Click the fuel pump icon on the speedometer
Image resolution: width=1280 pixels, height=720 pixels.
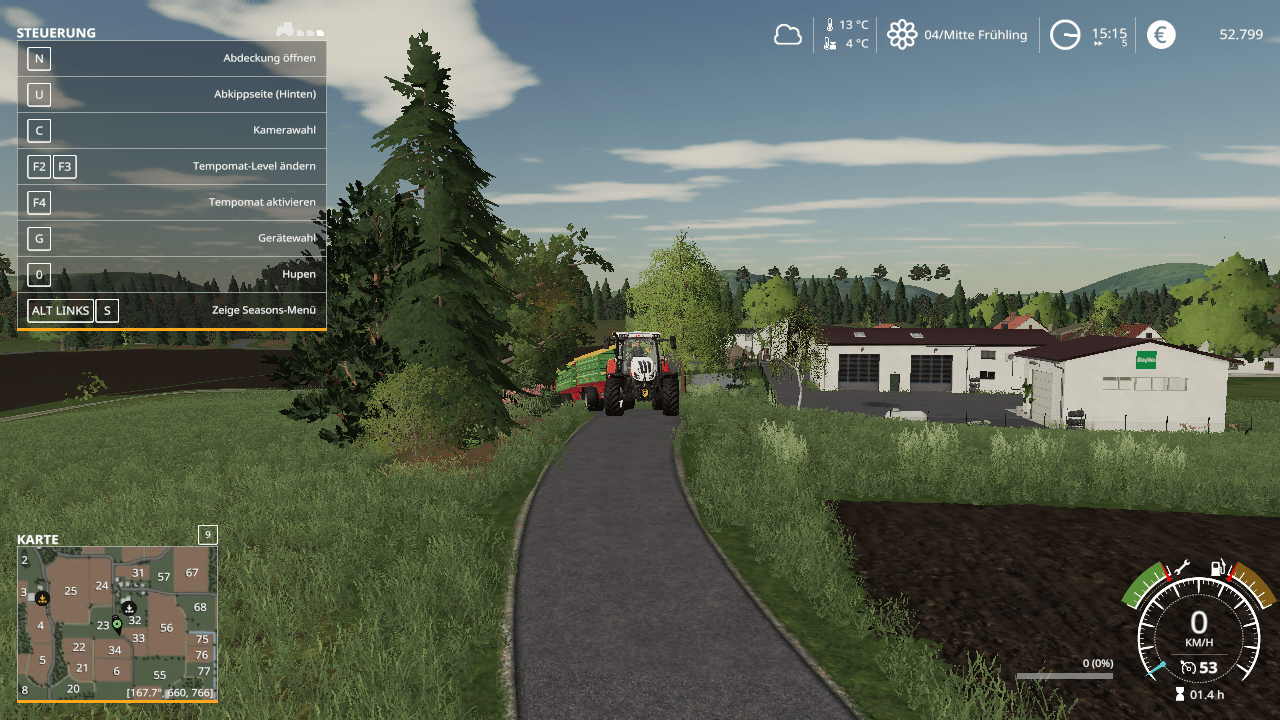(1217, 568)
